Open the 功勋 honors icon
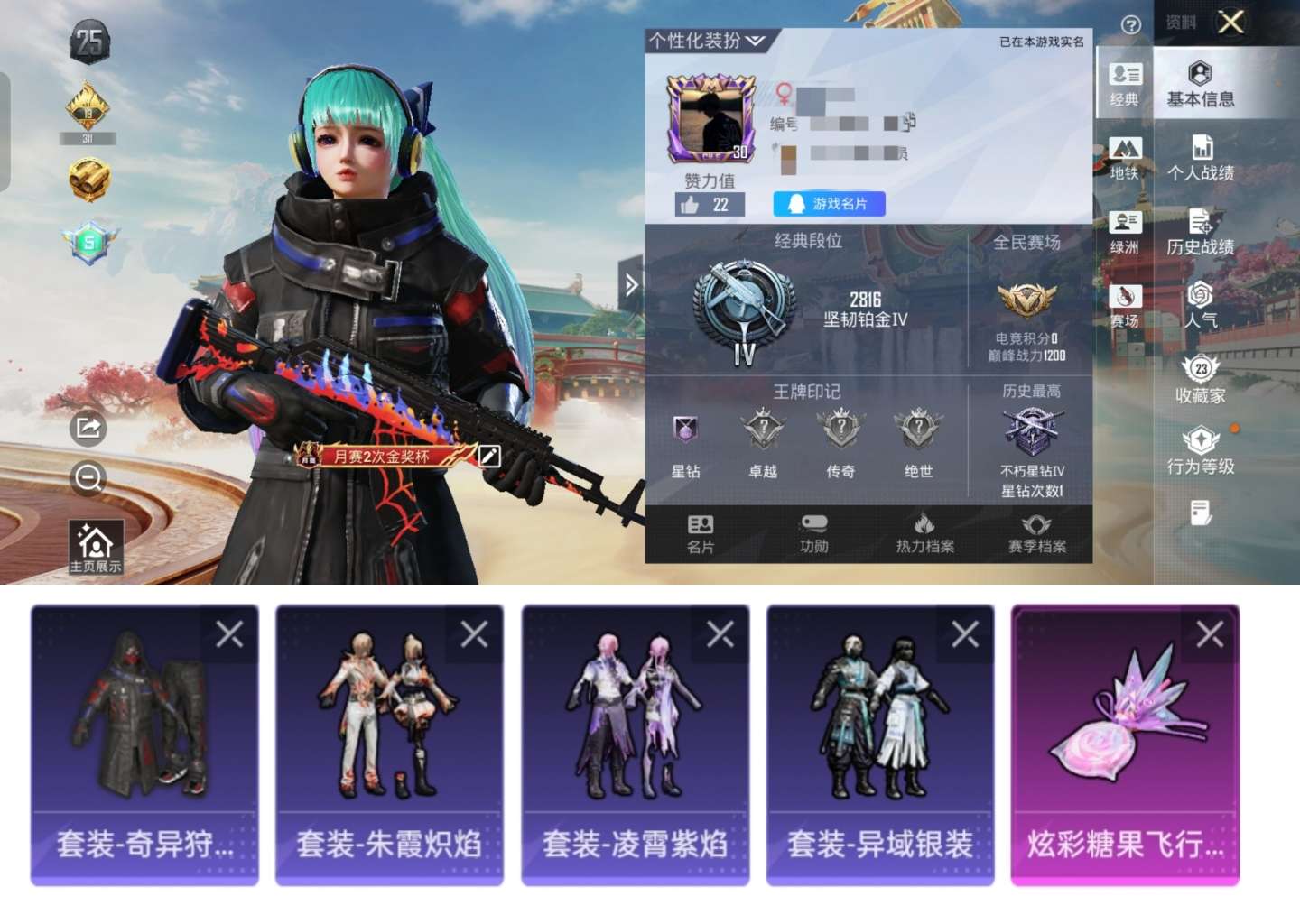This screenshot has width=1300, height=924. click(x=814, y=531)
